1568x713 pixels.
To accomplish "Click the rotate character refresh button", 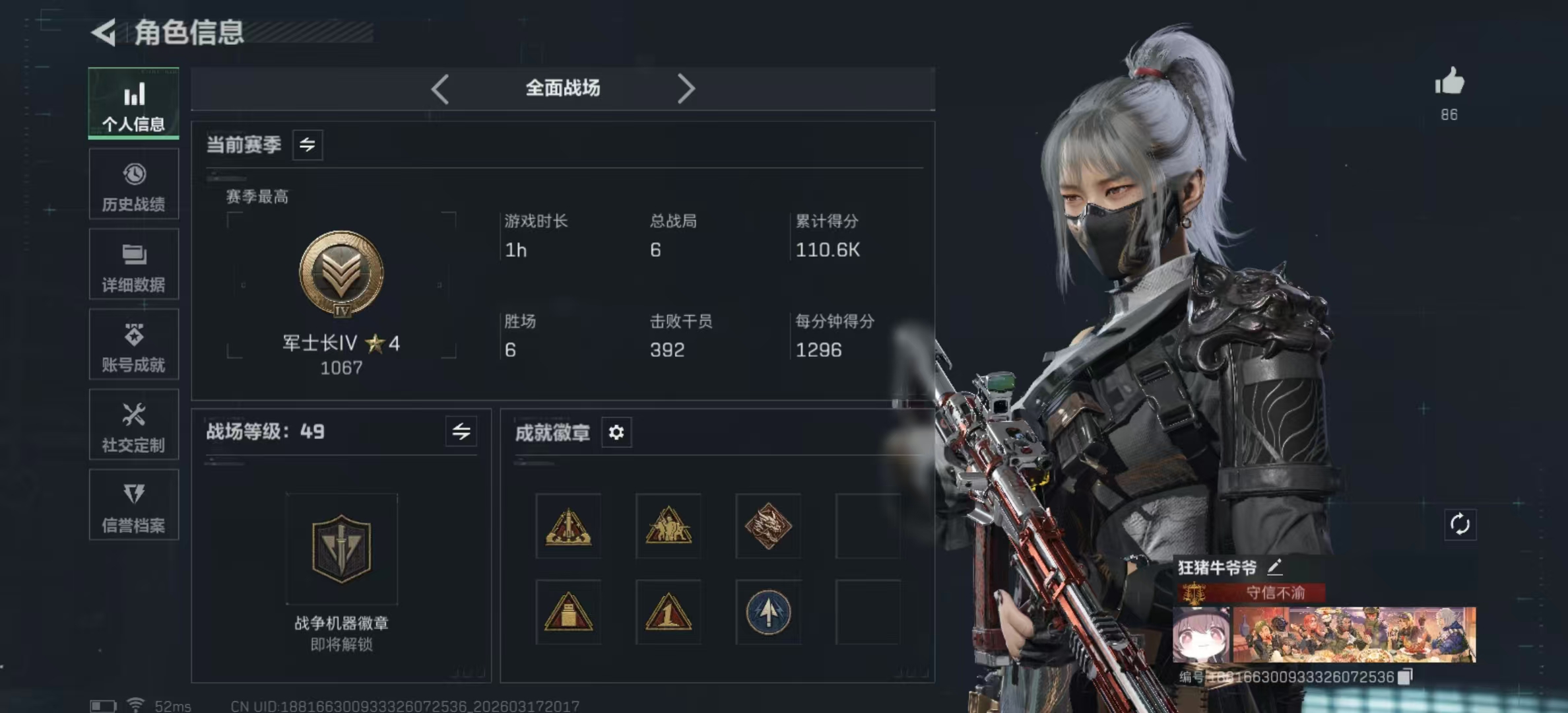I will pos(1460,525).
